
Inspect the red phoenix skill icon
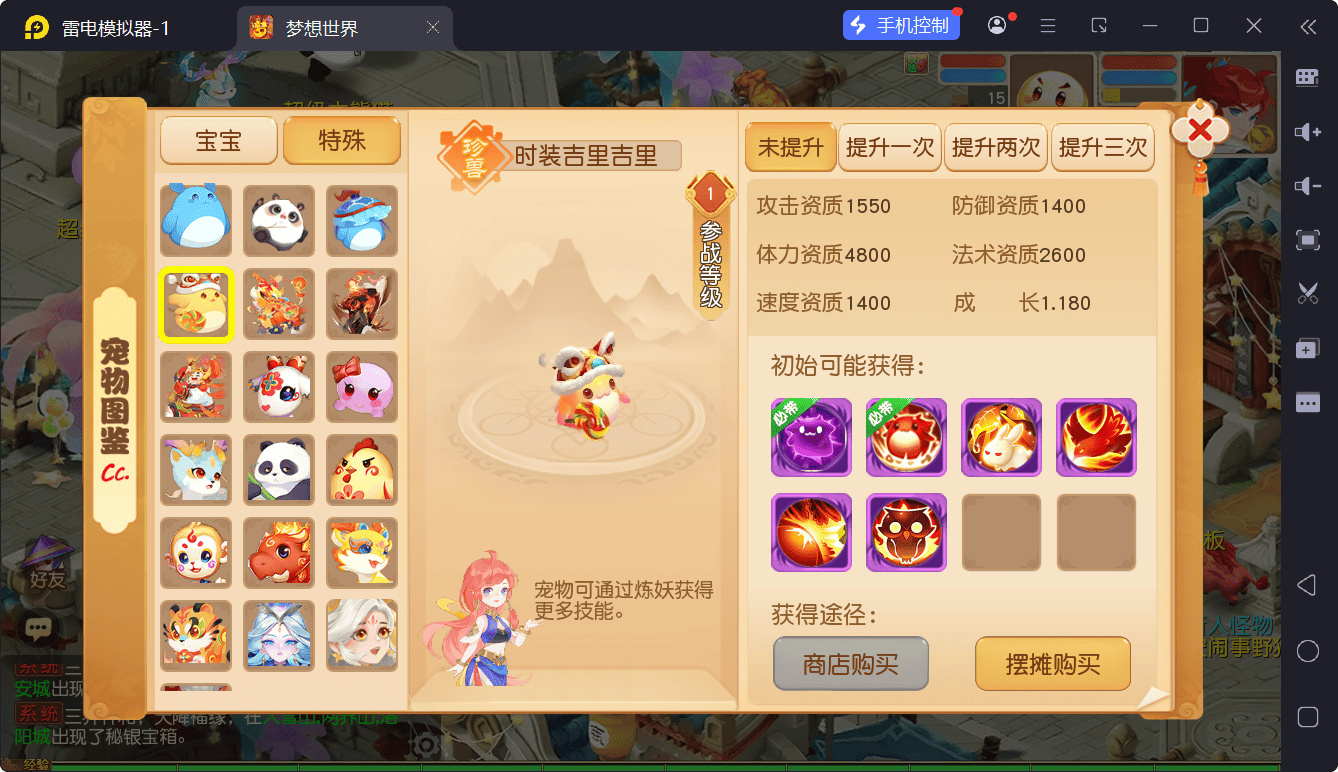point(1096,437)
